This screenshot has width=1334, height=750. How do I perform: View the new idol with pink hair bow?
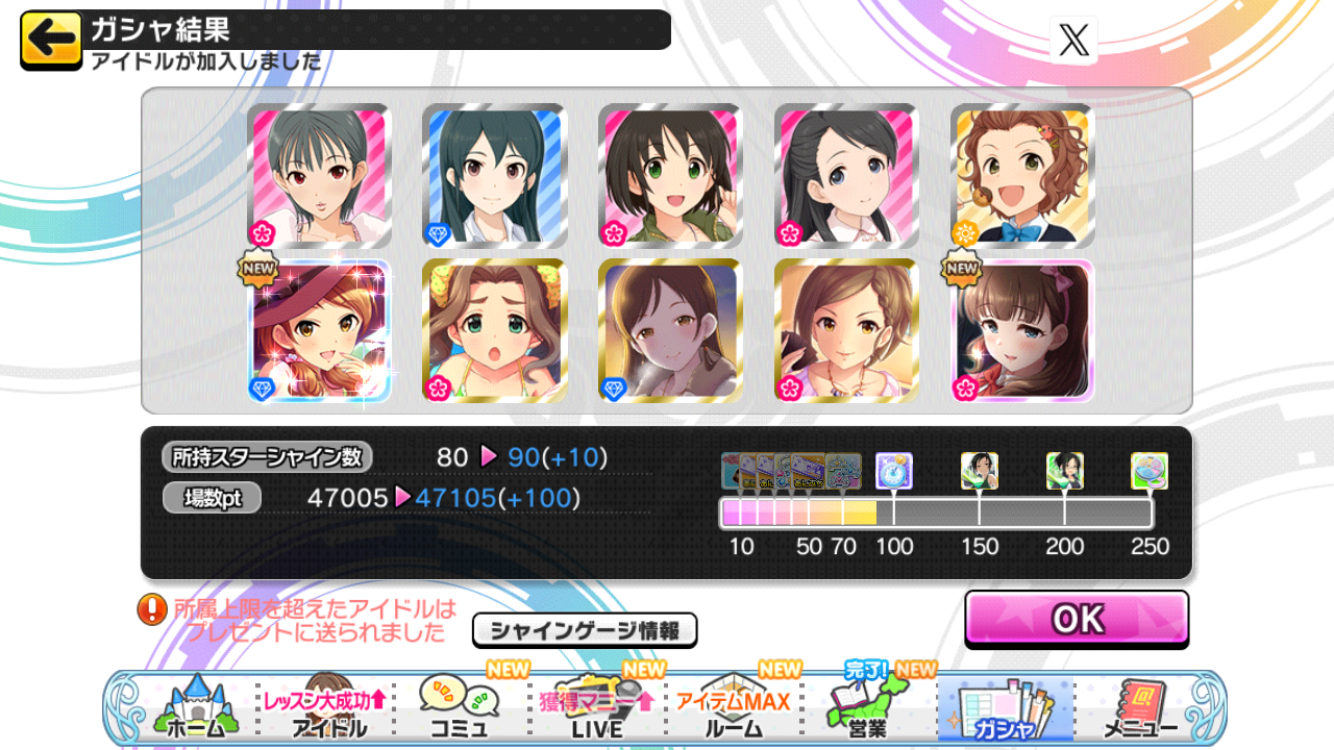[1022, 331]
